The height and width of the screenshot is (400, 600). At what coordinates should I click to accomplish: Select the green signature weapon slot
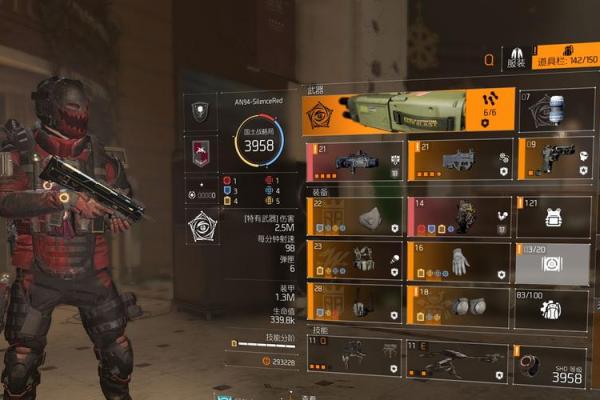click(410, 111)
